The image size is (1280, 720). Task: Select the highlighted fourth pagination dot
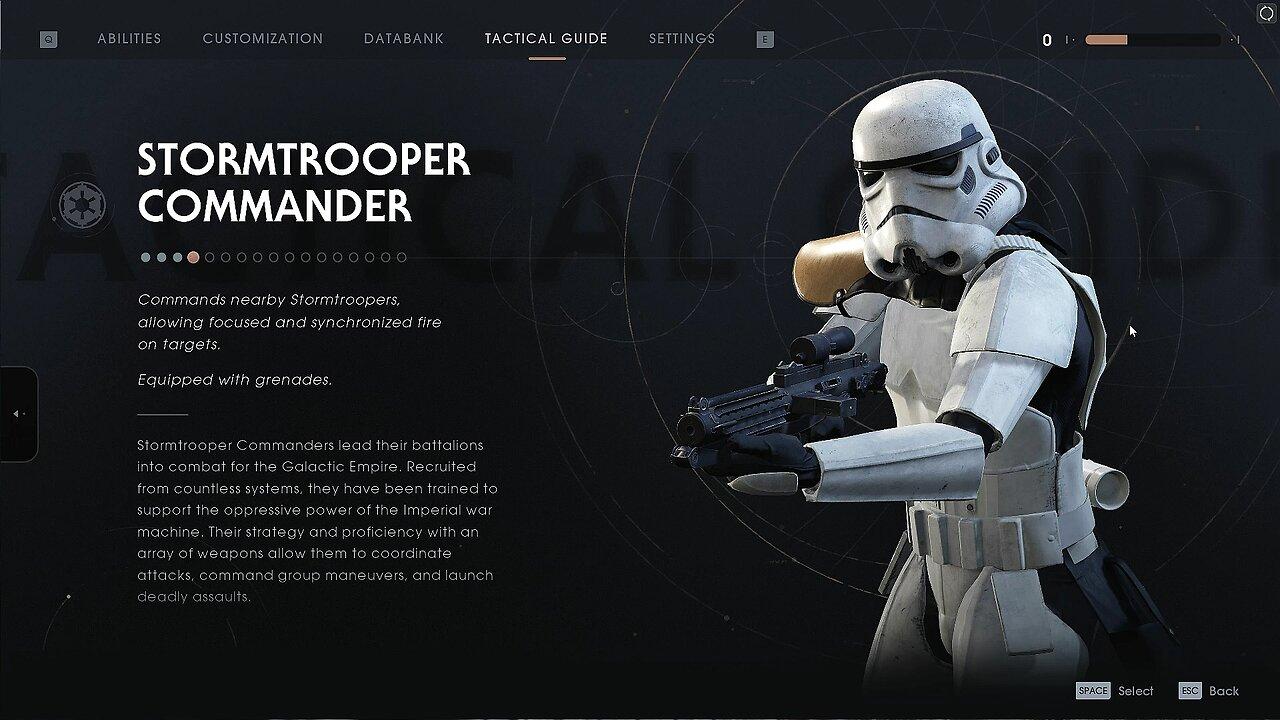[x=192, y=257]
